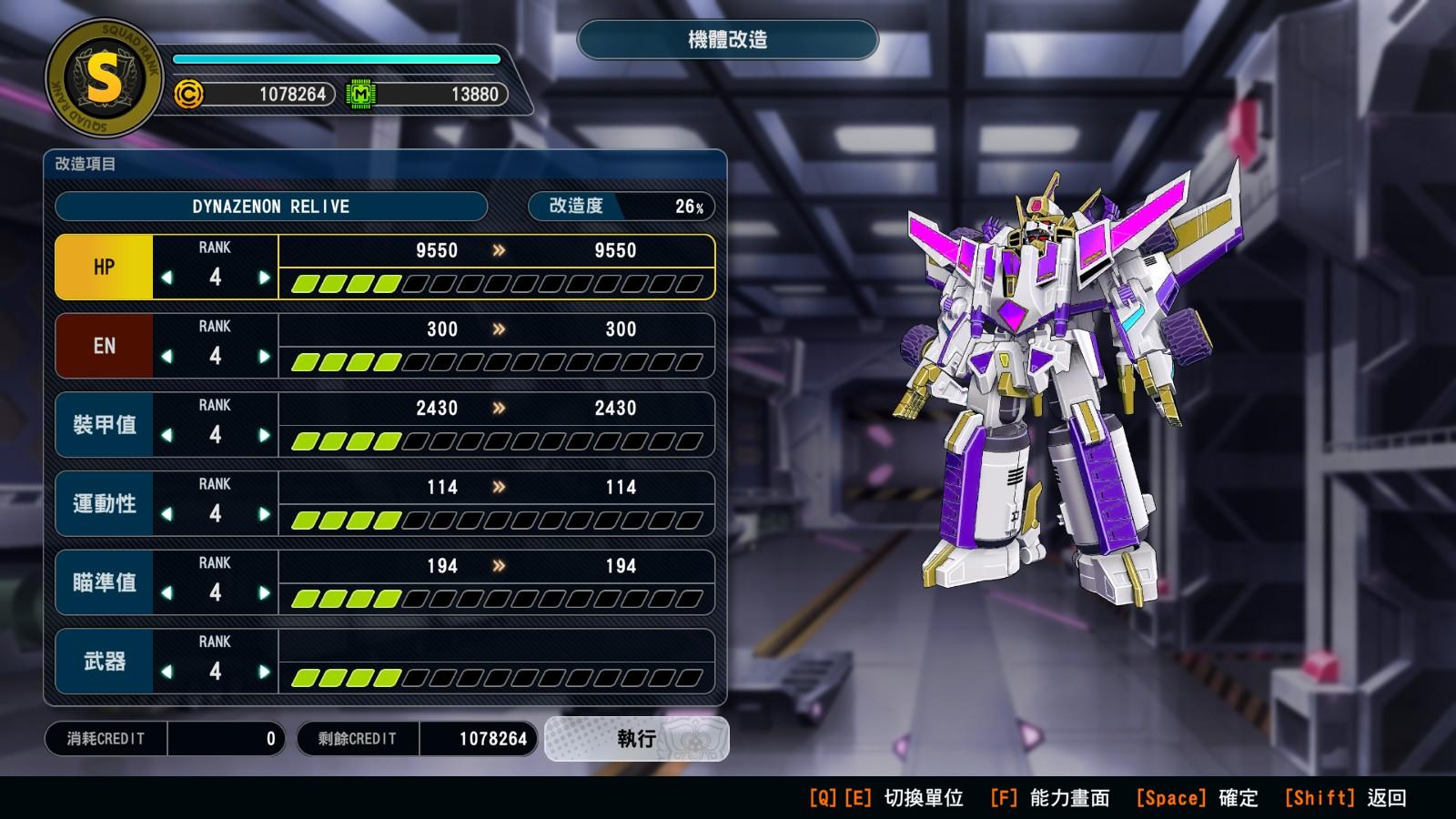Raise EN rank with right arrow
This screenshot has width=1456, height=819.
(264, 357)
